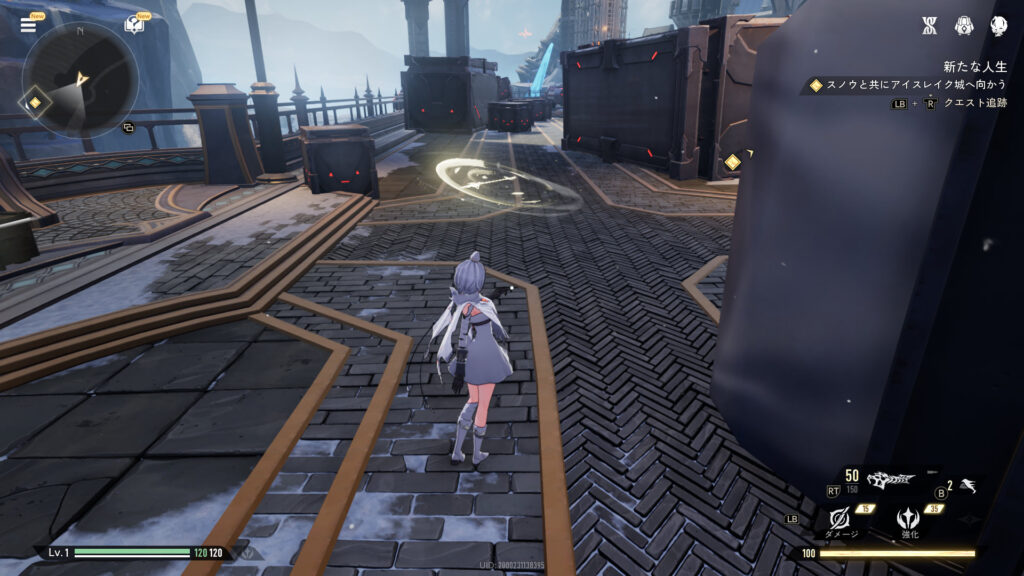Select the equipped beast-skull weapon icon
The width and height of the screenshot is (1024, 576).
pyautogui.click(x=891, y=480)
